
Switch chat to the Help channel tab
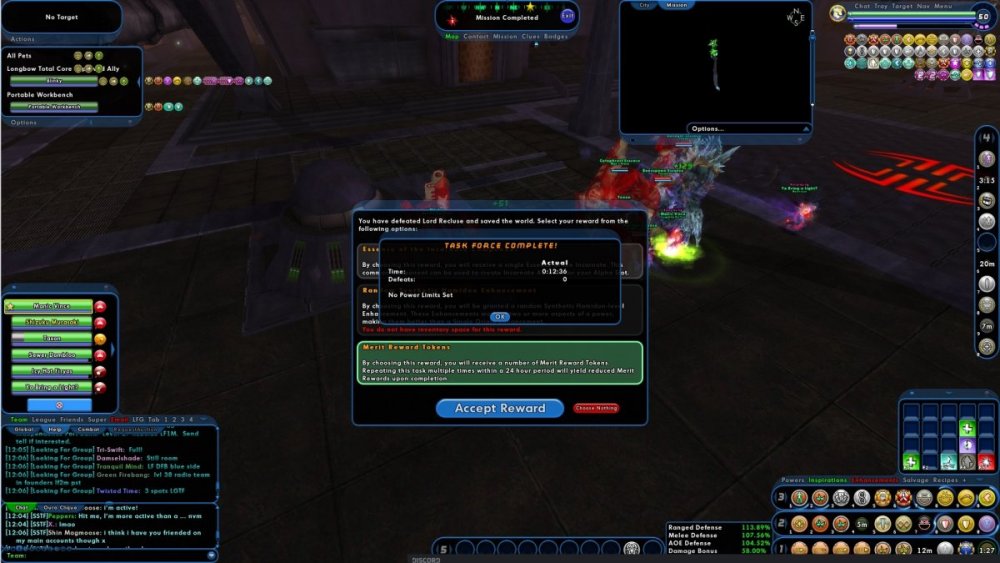click(56, 429)
